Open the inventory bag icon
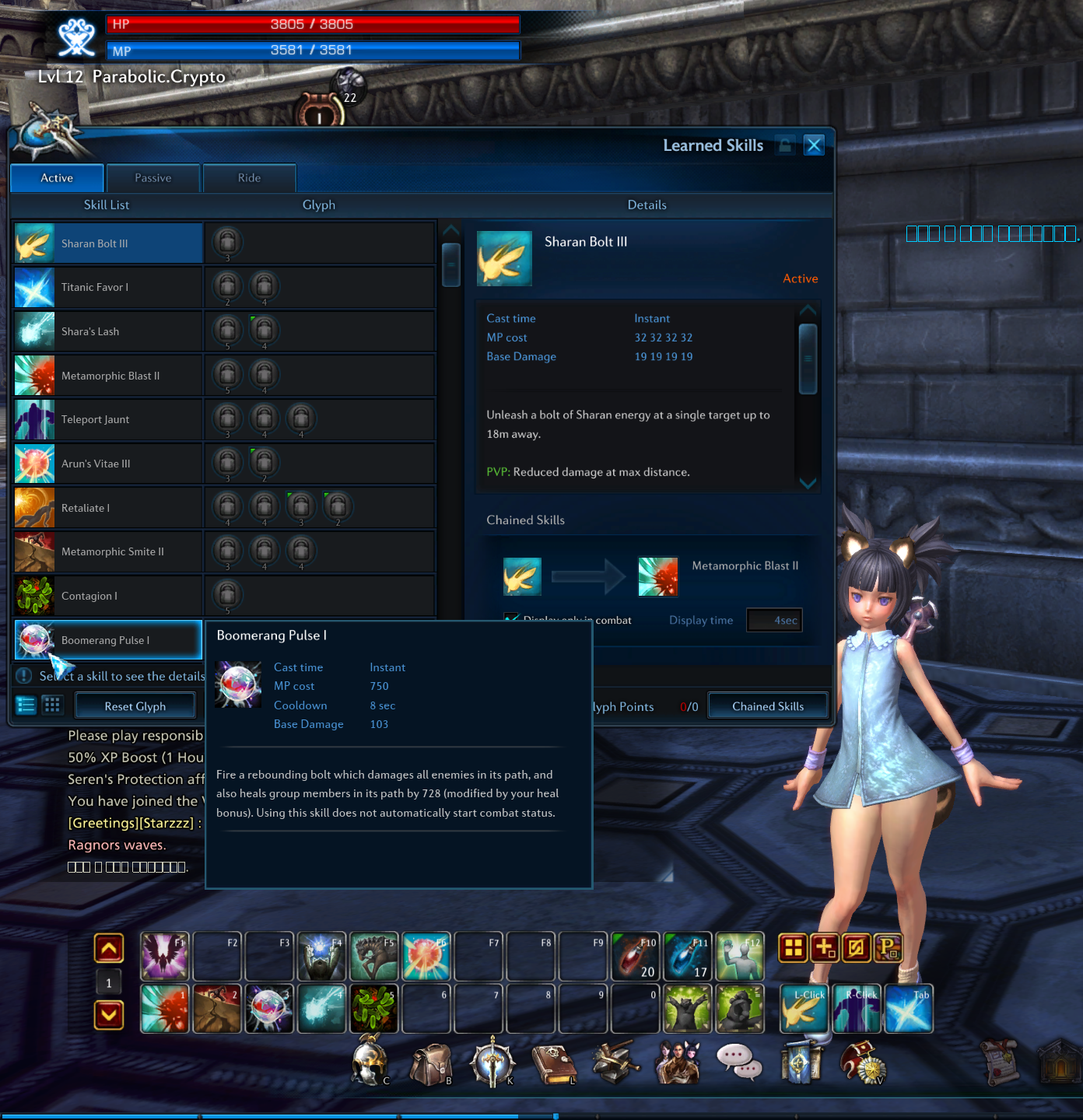The image size is (1083, 1120). click(x=430, y=1064)
